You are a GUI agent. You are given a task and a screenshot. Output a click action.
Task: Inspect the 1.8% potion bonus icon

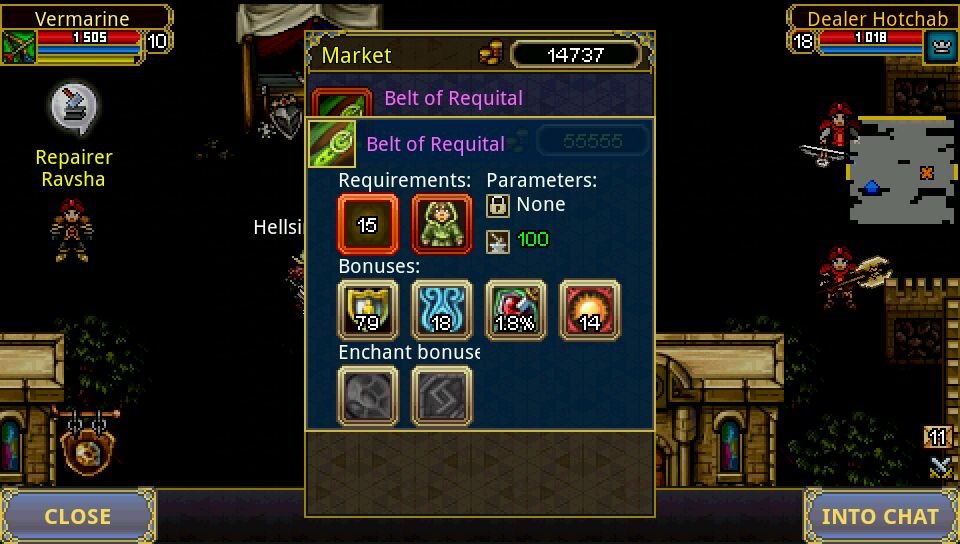[x=515, y=310]
